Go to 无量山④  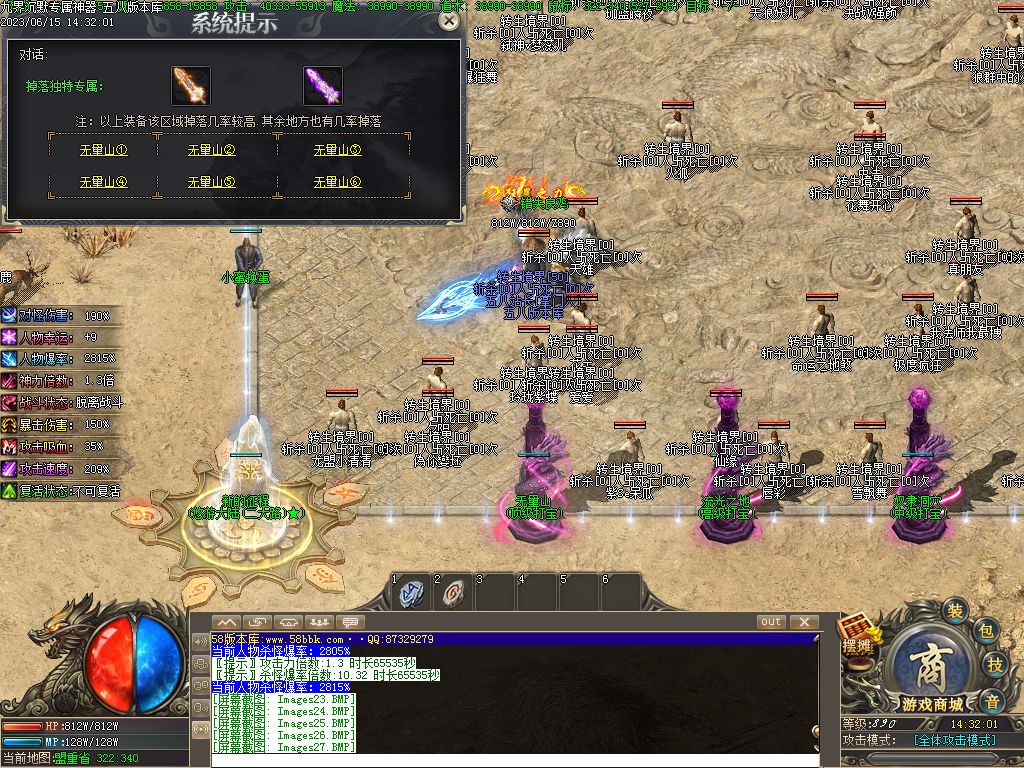103,182
